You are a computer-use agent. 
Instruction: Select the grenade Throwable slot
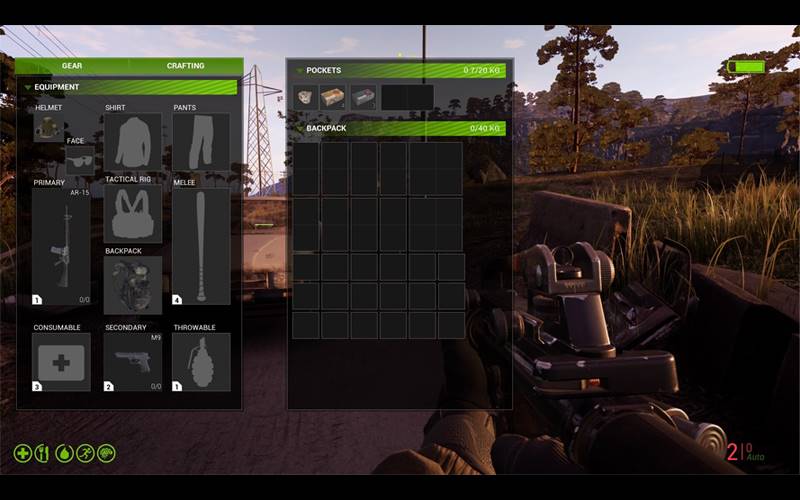(x=200, y=361)
